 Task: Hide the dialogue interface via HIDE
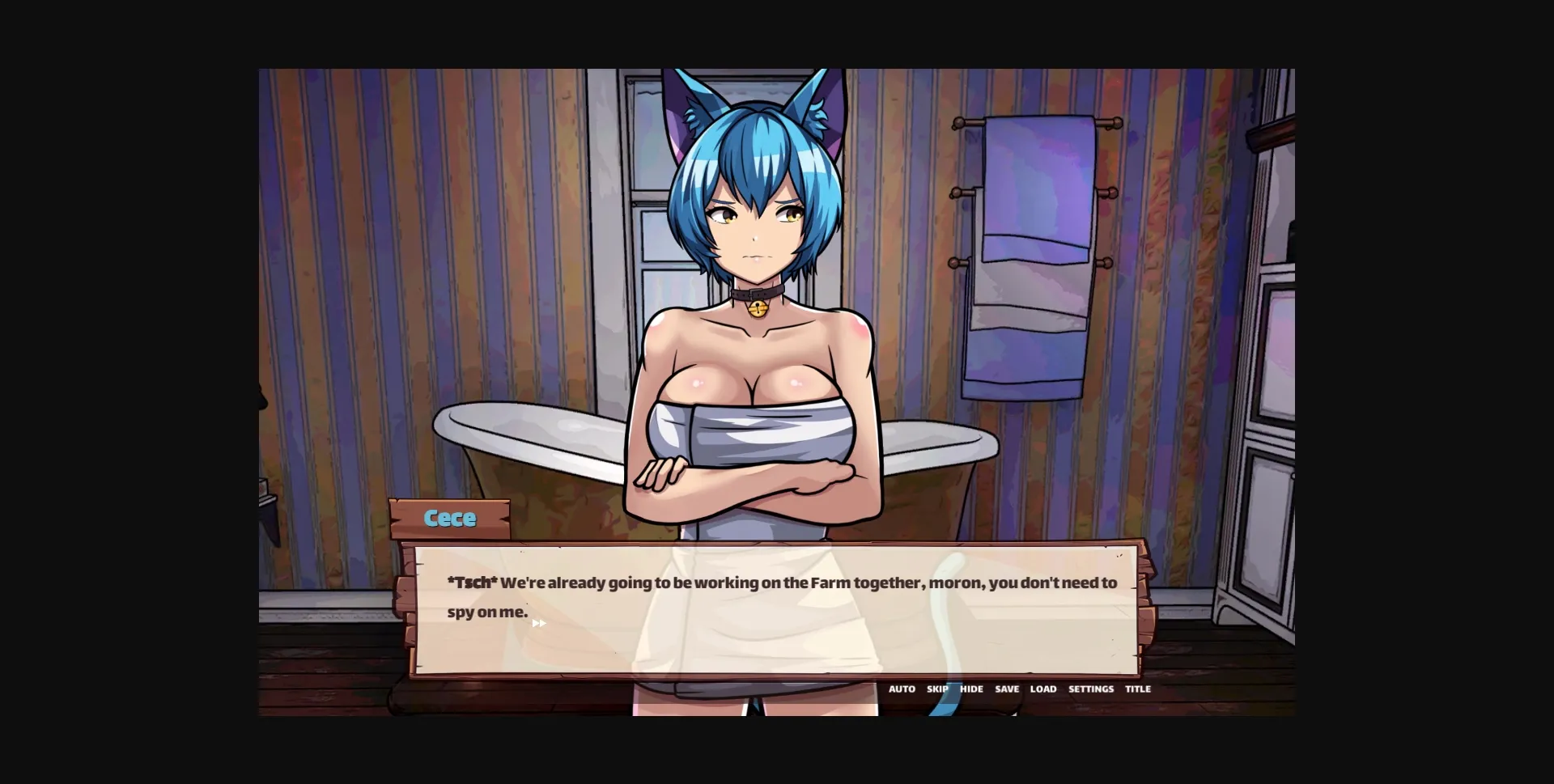pos(970,689)
